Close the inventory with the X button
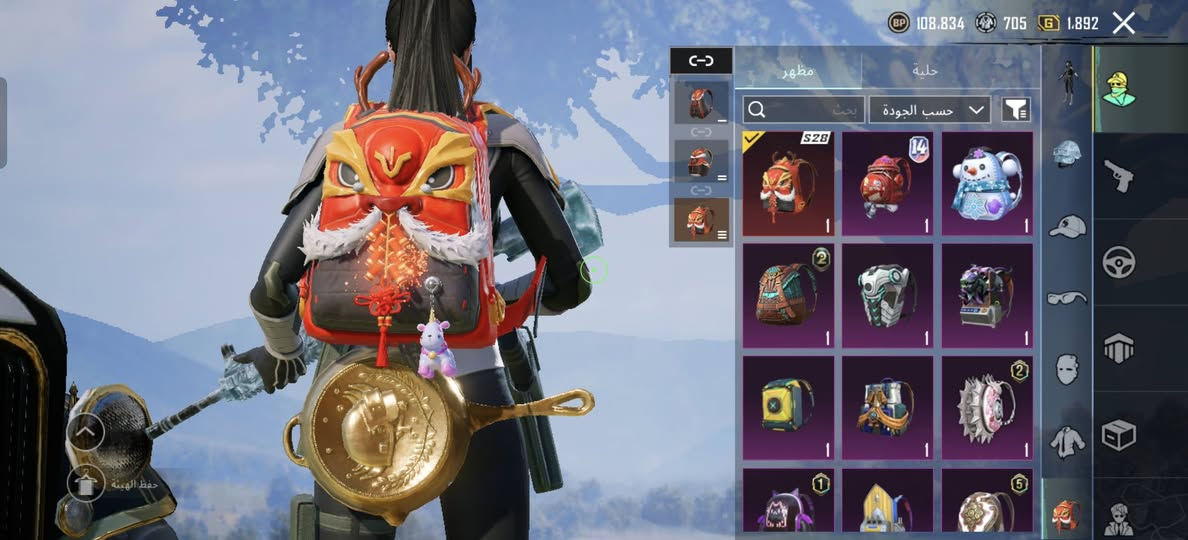This screenshot has height=540, width=1188. (1124, 23)
